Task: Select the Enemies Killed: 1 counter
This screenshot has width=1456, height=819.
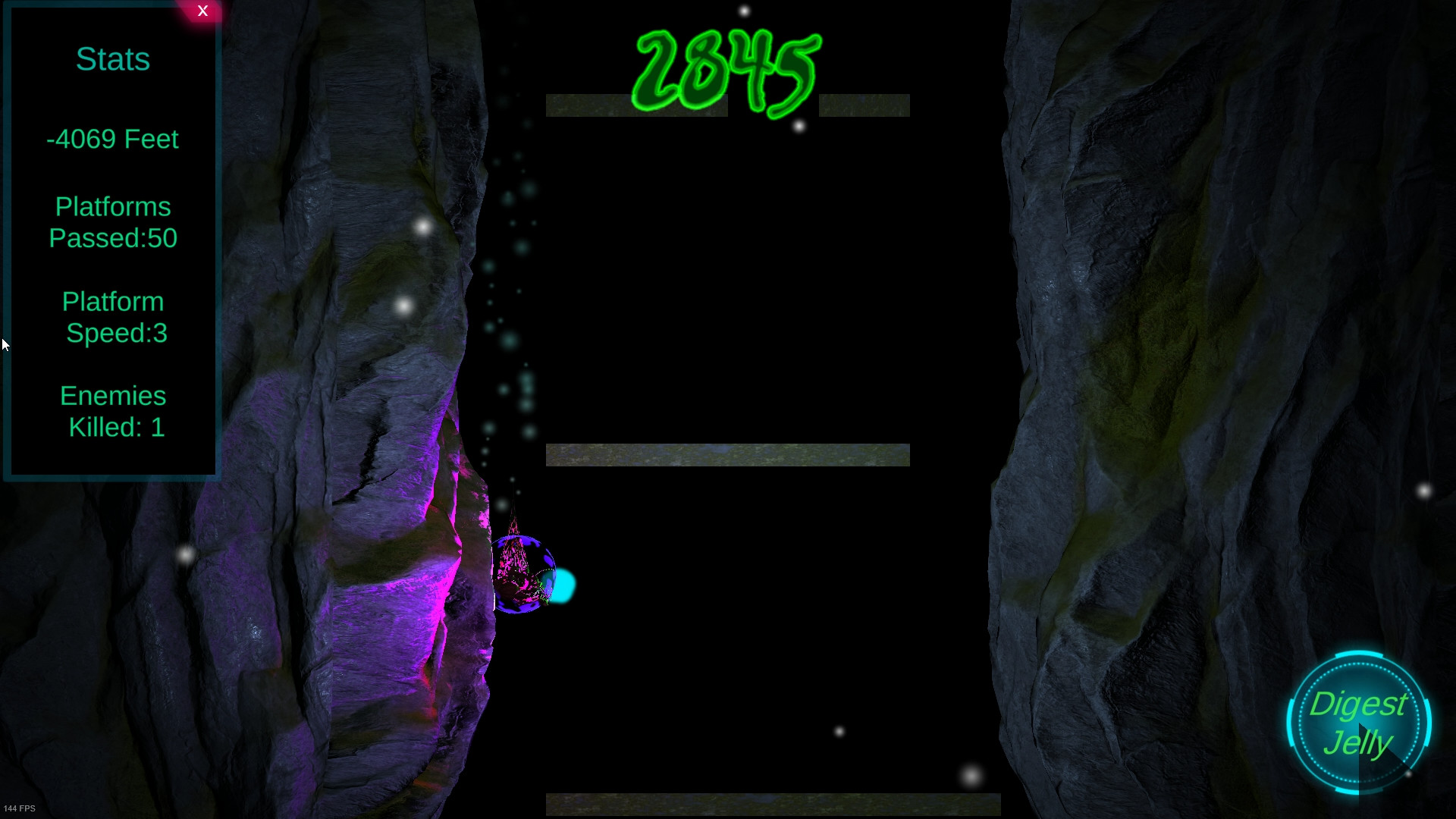Action: pos(113,411)
